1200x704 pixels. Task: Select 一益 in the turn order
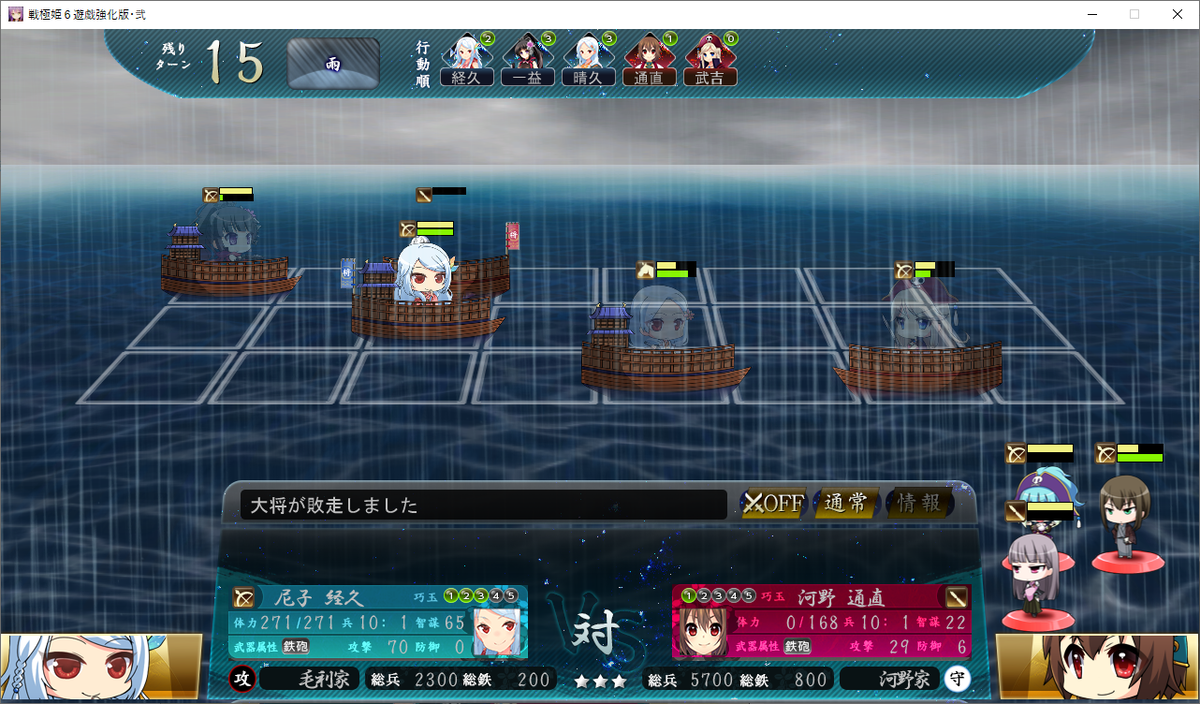click(x=527, y=62)
